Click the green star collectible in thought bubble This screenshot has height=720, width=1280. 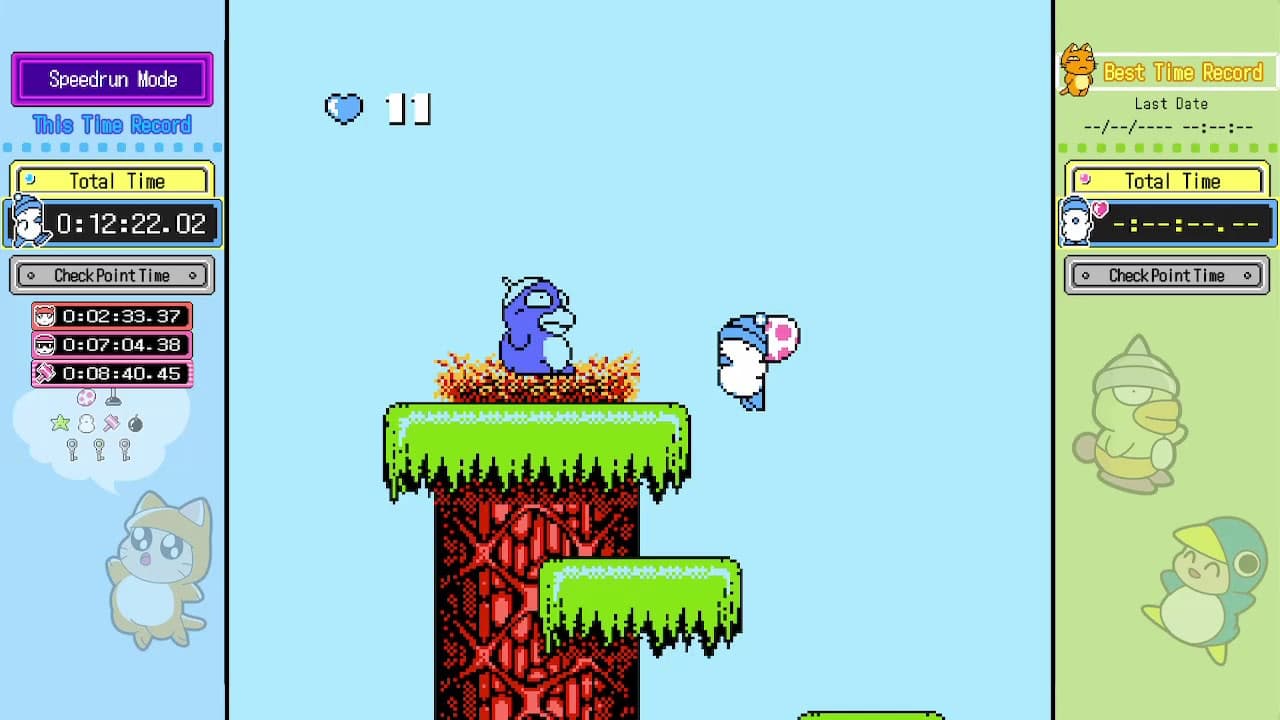click(59, 422)
